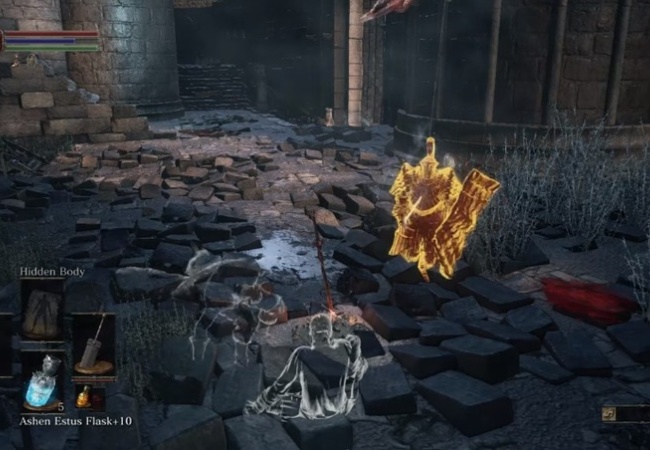The image size is (650, 450).
Task: Select the Hidden Body spell slot
Action: [43, 311]
